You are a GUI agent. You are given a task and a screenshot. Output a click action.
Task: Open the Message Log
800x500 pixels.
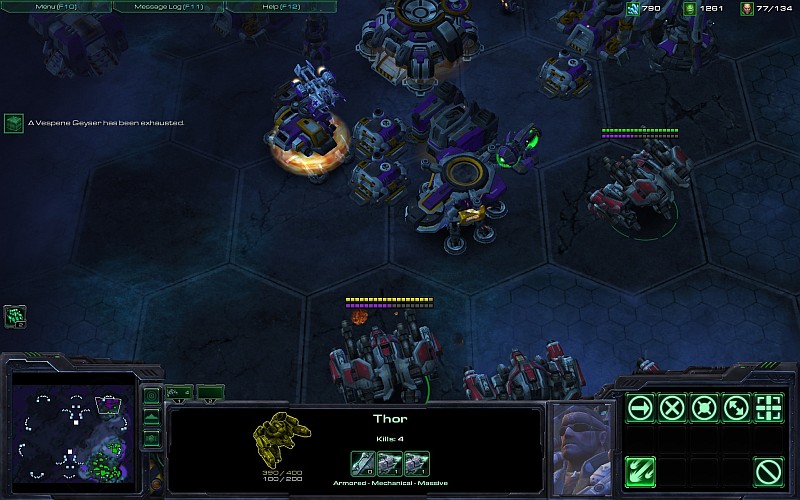pos(168,6)
